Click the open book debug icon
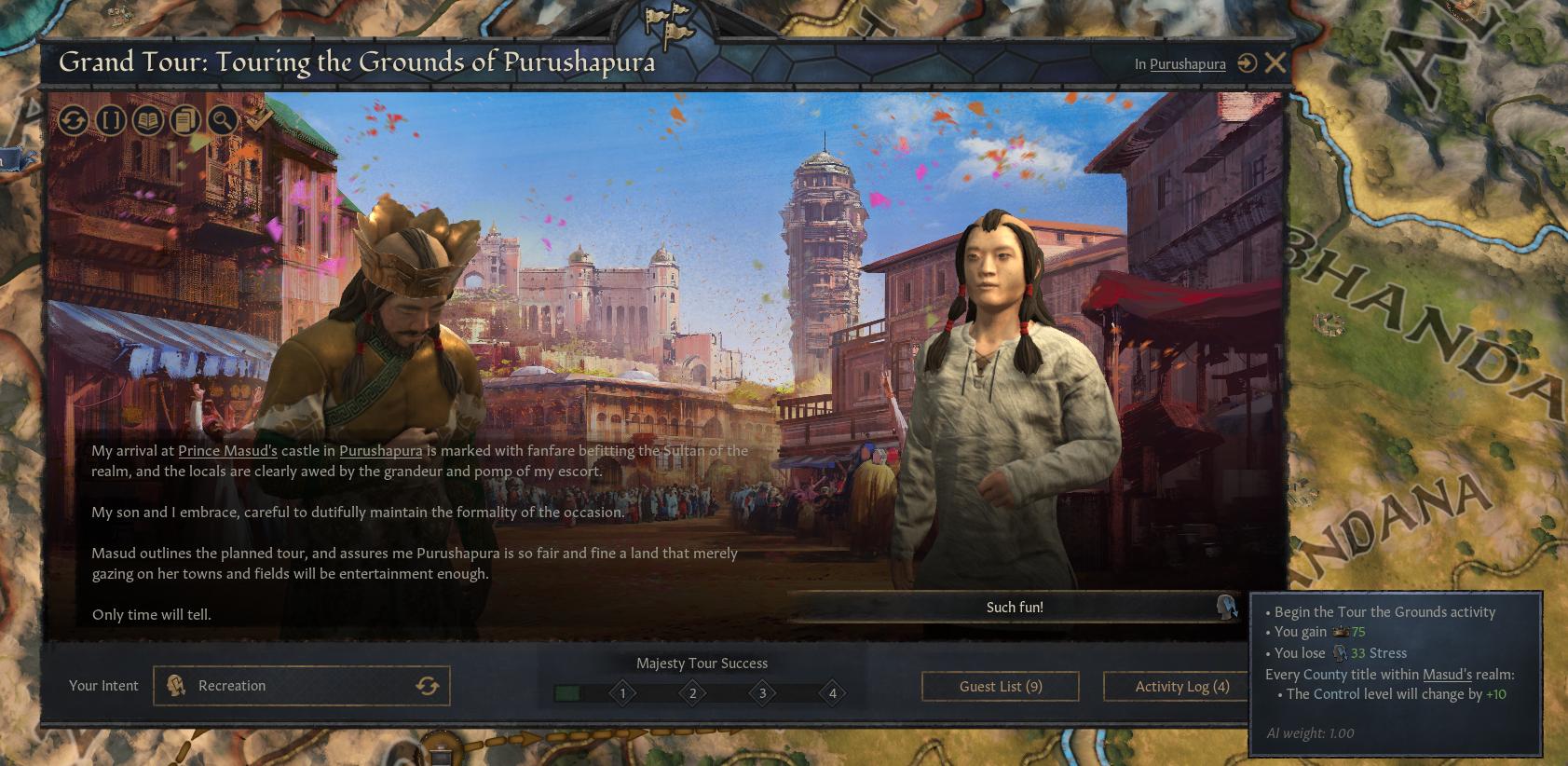The image size is (1568, 766). tap(148, 120)
